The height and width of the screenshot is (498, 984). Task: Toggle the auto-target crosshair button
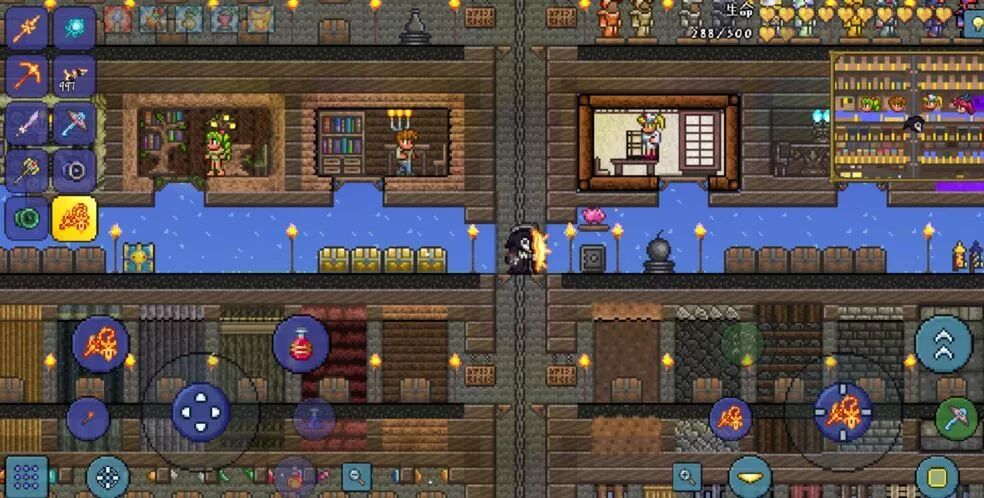click(107, 476)
